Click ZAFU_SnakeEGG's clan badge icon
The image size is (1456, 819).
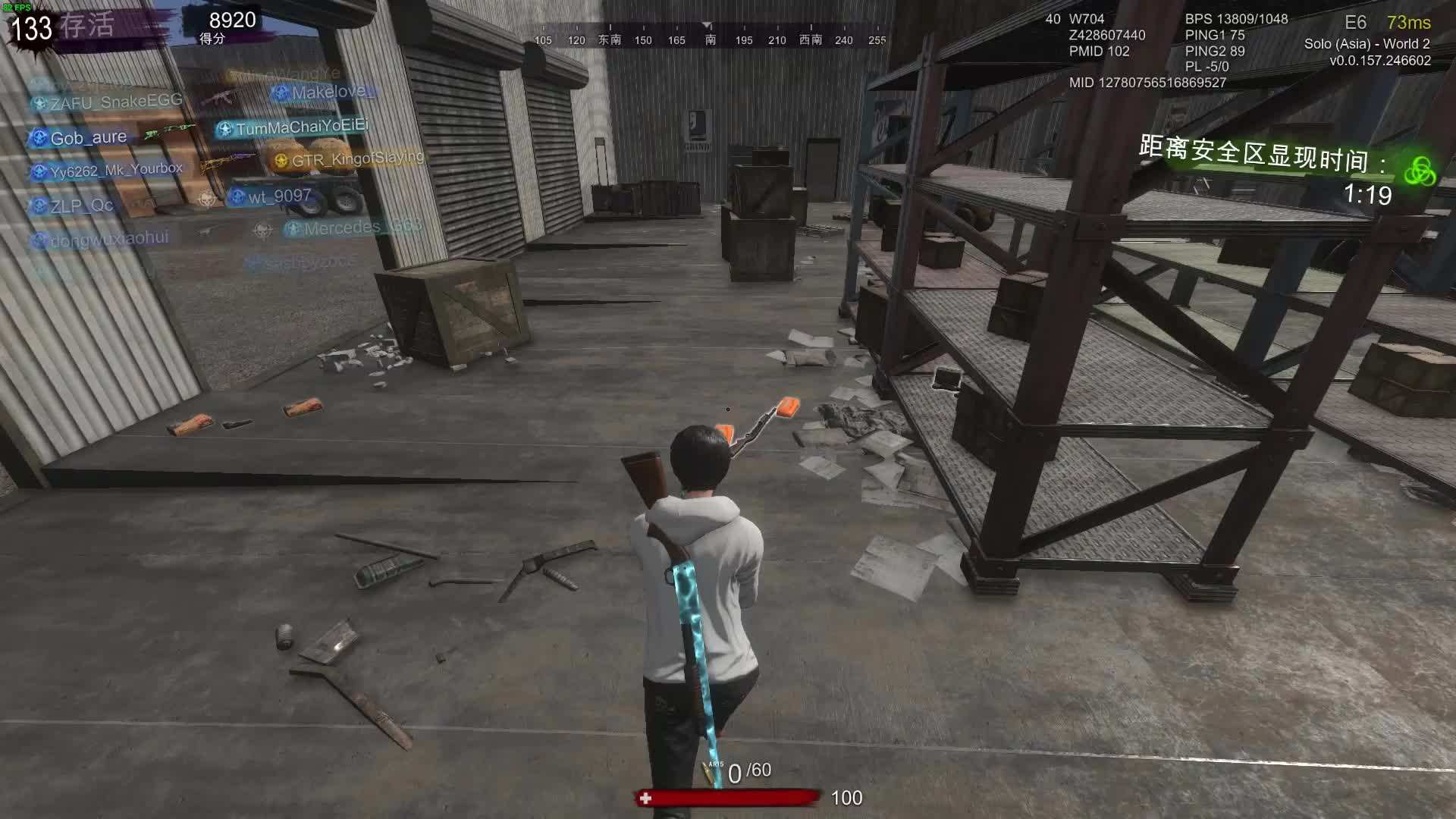pyautogui.click(x=40, y=102)
